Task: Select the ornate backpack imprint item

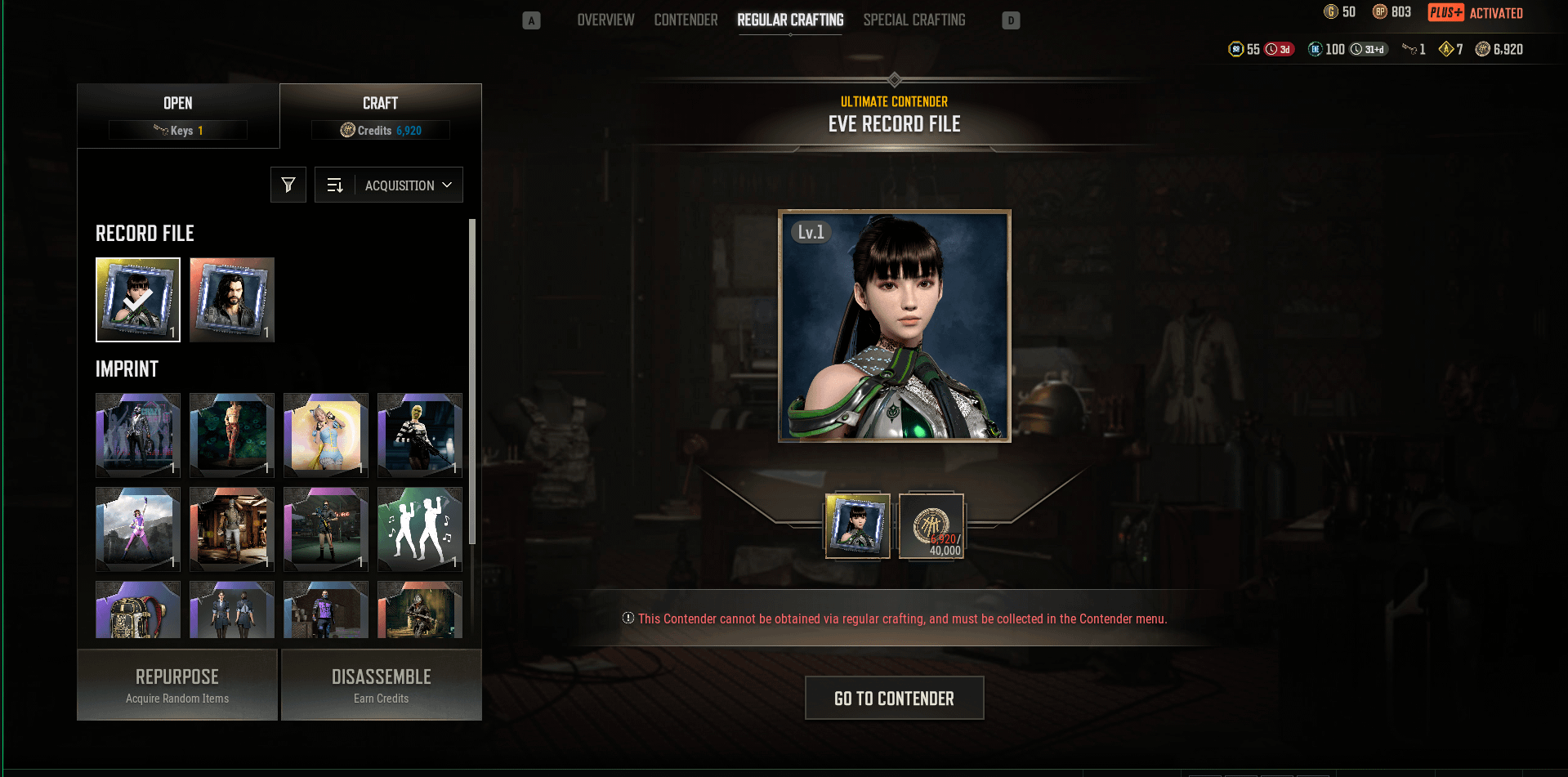Action: (138, 610)
